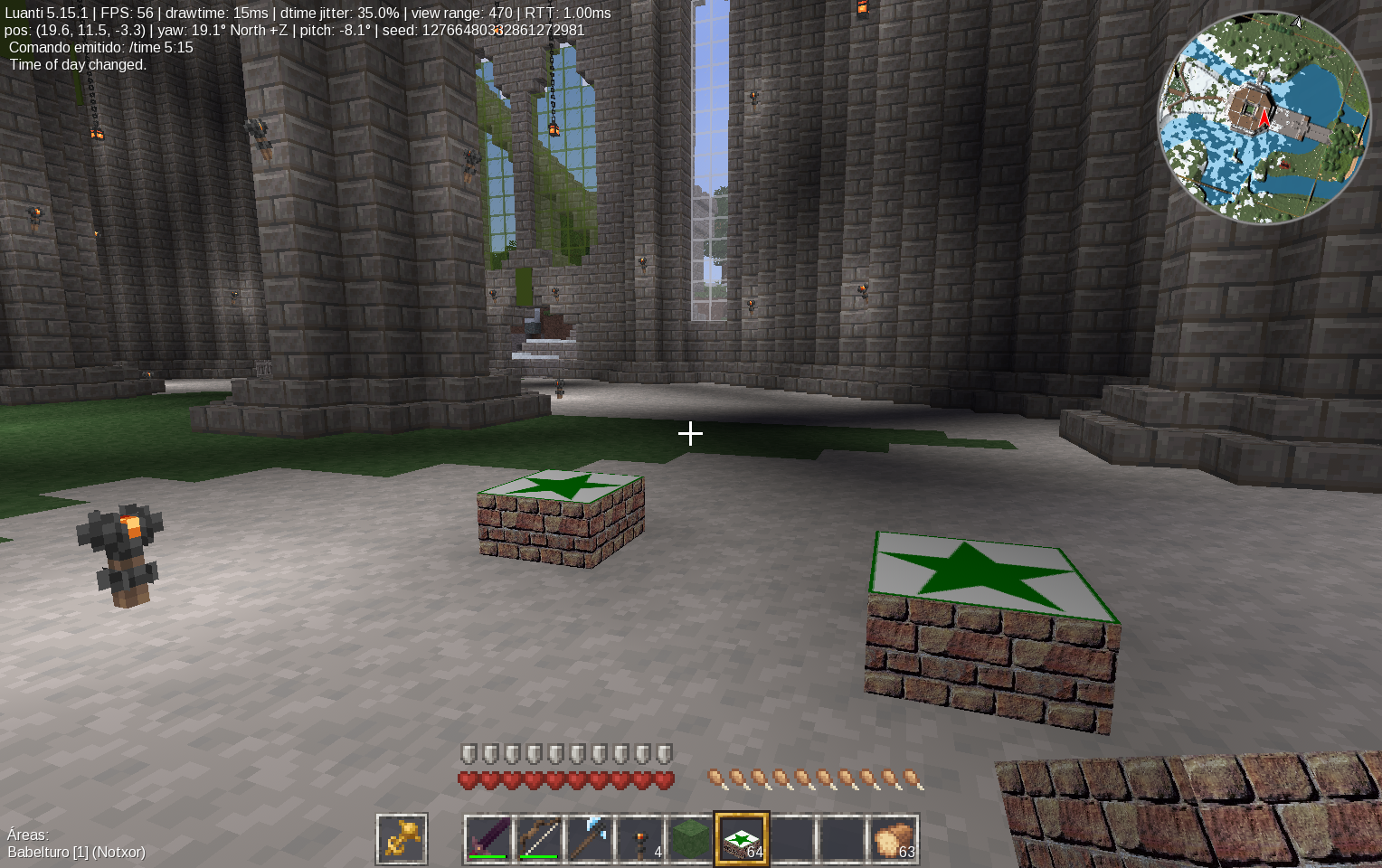Image resolution: width=1382 pixels, height=868 pixels.
Task: Select the bow in the hotbar
Action: [539, 839]
